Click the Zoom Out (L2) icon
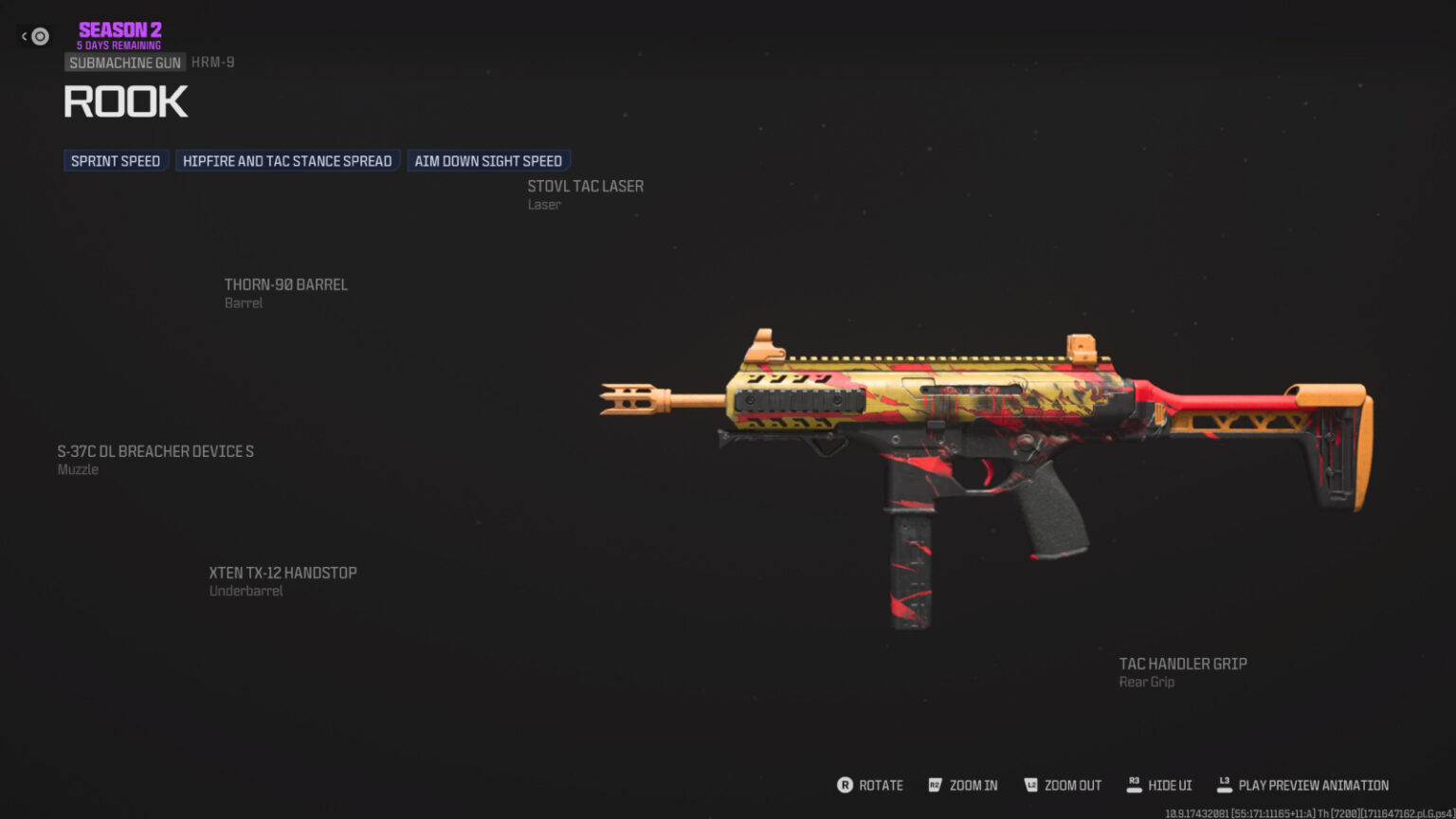This screenshot has height=819, width=1456. [x=1030, y=785]
